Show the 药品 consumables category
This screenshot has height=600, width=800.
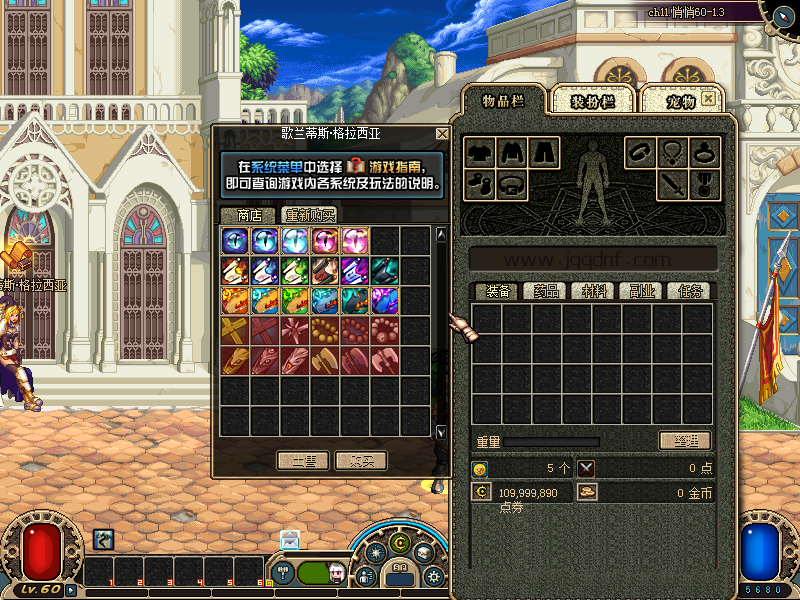545,291
